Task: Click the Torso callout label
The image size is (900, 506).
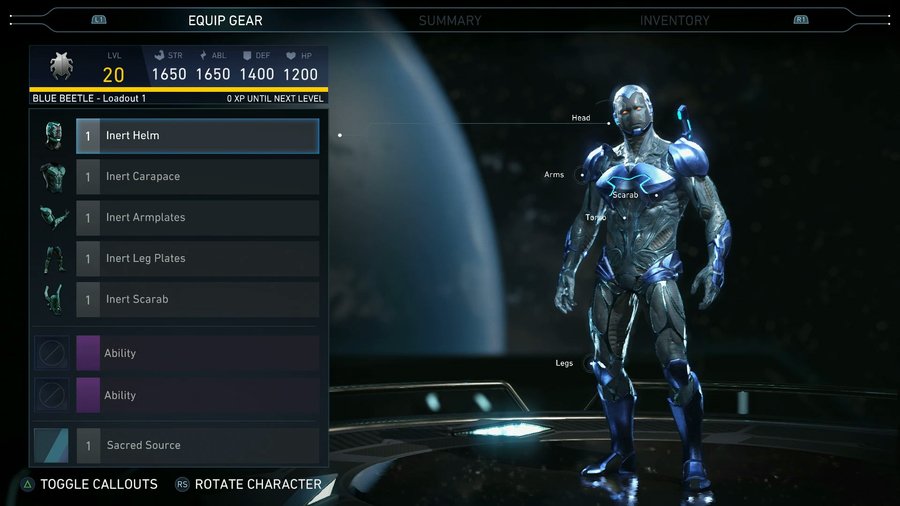Action: tap(596, 217)
